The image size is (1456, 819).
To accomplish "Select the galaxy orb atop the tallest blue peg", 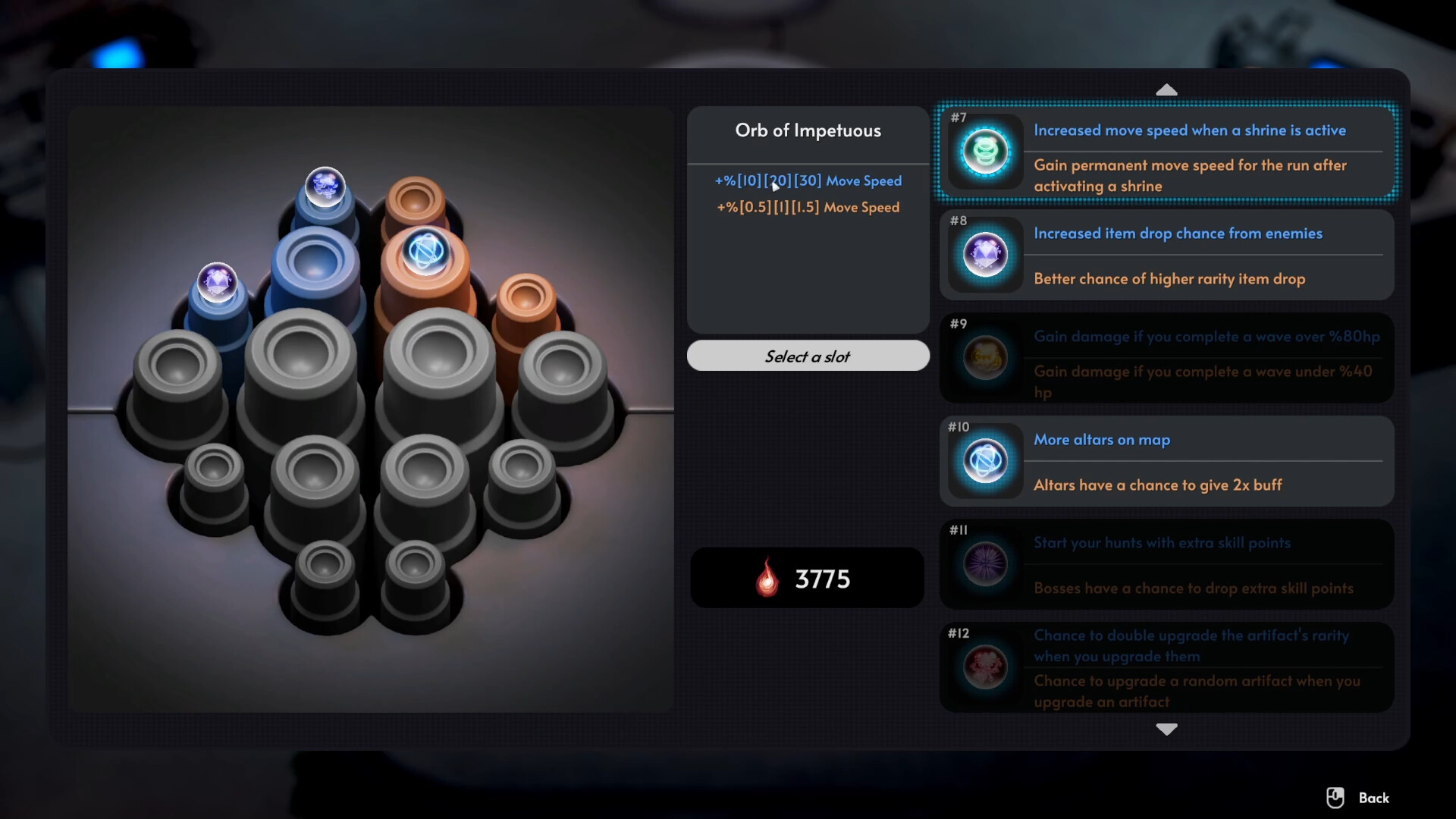I will (326, 187).
